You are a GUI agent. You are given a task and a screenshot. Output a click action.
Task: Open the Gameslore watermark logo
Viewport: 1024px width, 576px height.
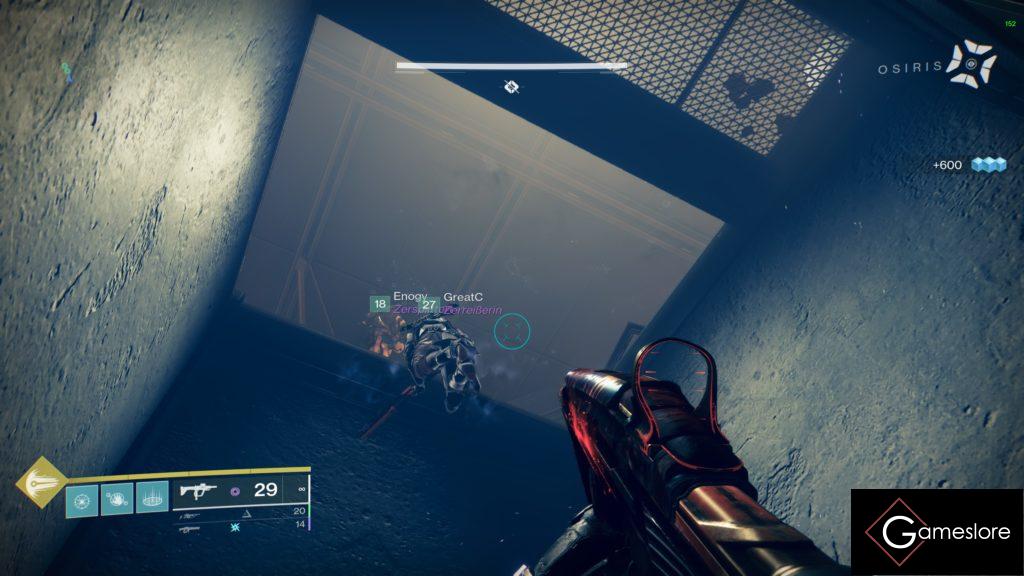click(x=937, y=532)
